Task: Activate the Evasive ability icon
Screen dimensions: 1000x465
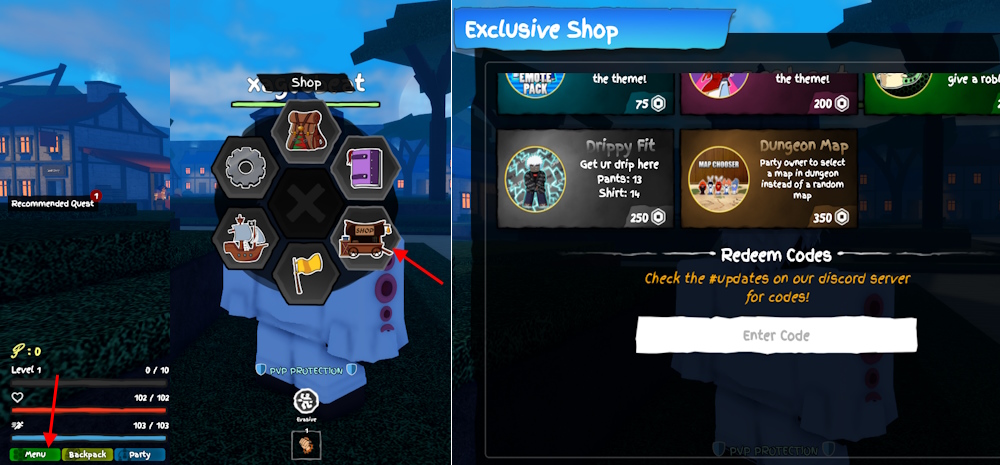Action: [305, 403]
